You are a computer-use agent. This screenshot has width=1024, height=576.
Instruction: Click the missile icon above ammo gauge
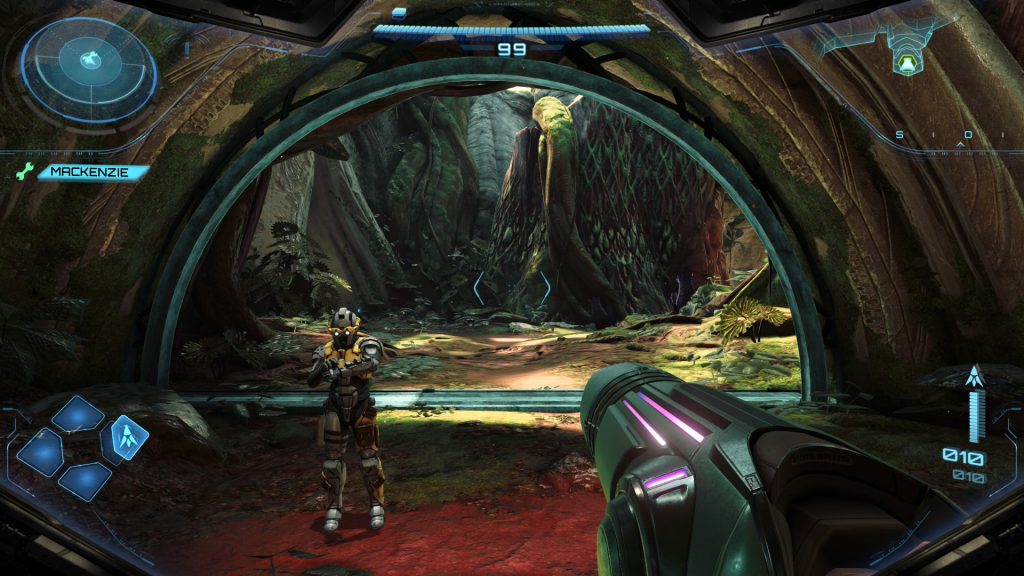(x=975, y=377)
